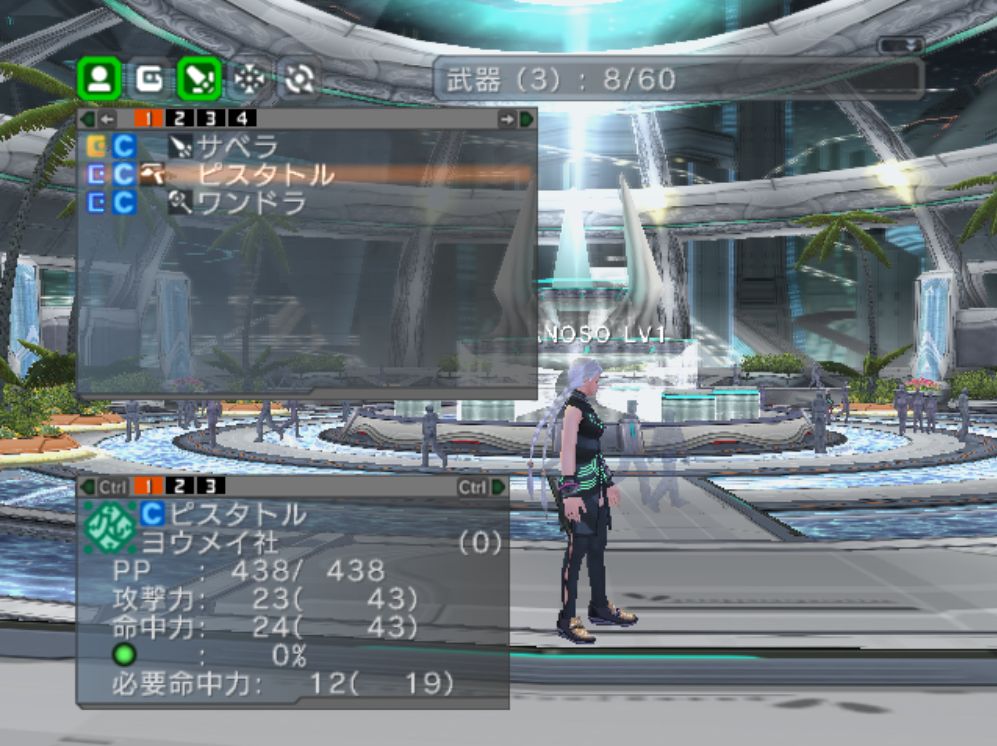Go to weapon list page 1
This screenshot has height=746, width=997.
click(148, 119)
